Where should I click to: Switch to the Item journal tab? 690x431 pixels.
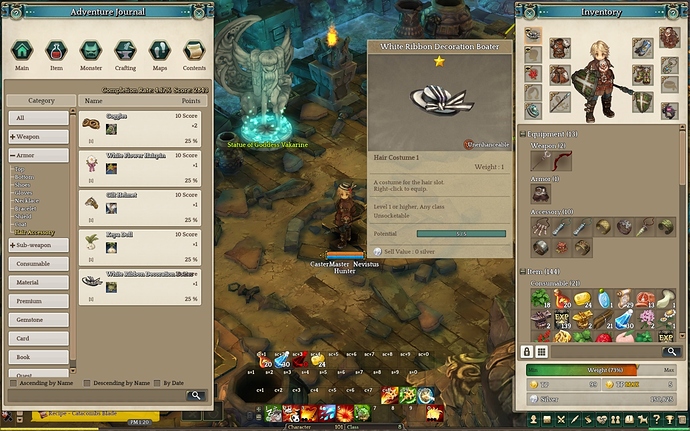point(56,51)
